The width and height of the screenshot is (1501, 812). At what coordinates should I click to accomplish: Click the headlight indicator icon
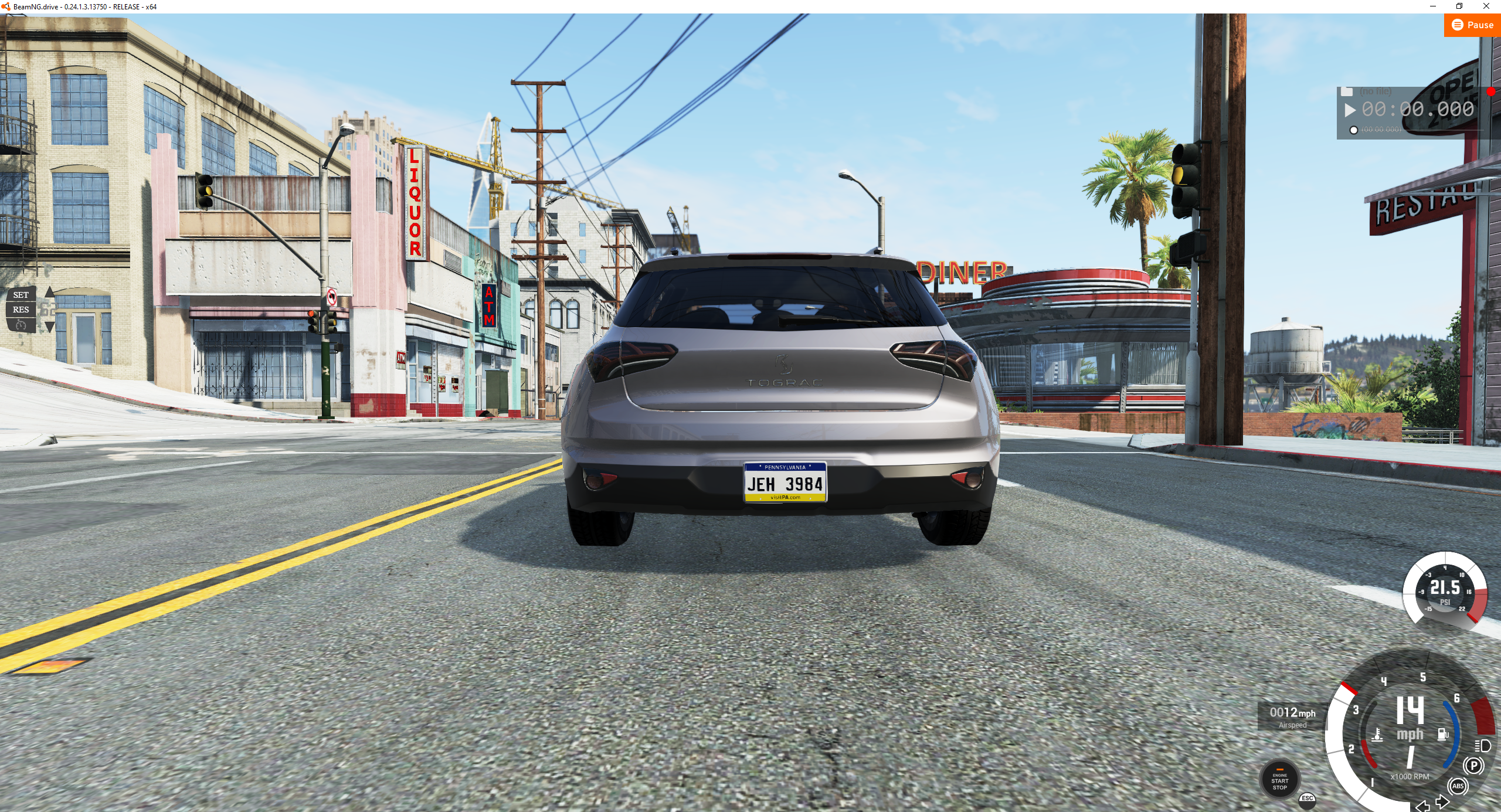[x=1481, y=747]
